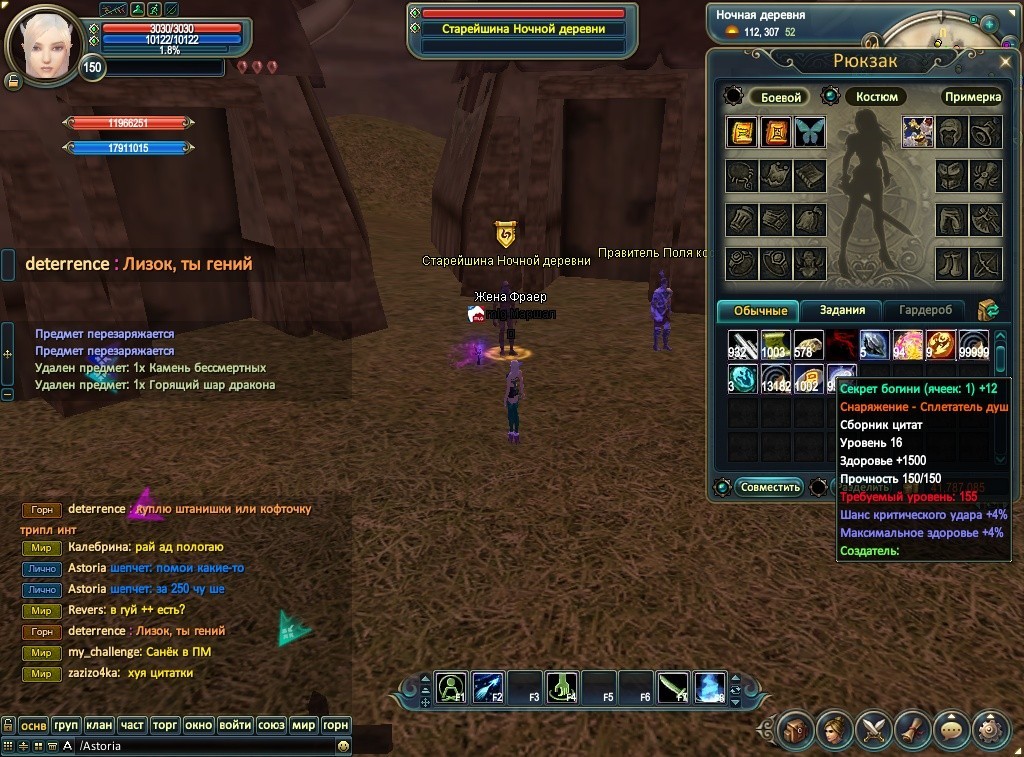
Task: Choose the Боевой equipment set
Action: (x=781, y=97)
